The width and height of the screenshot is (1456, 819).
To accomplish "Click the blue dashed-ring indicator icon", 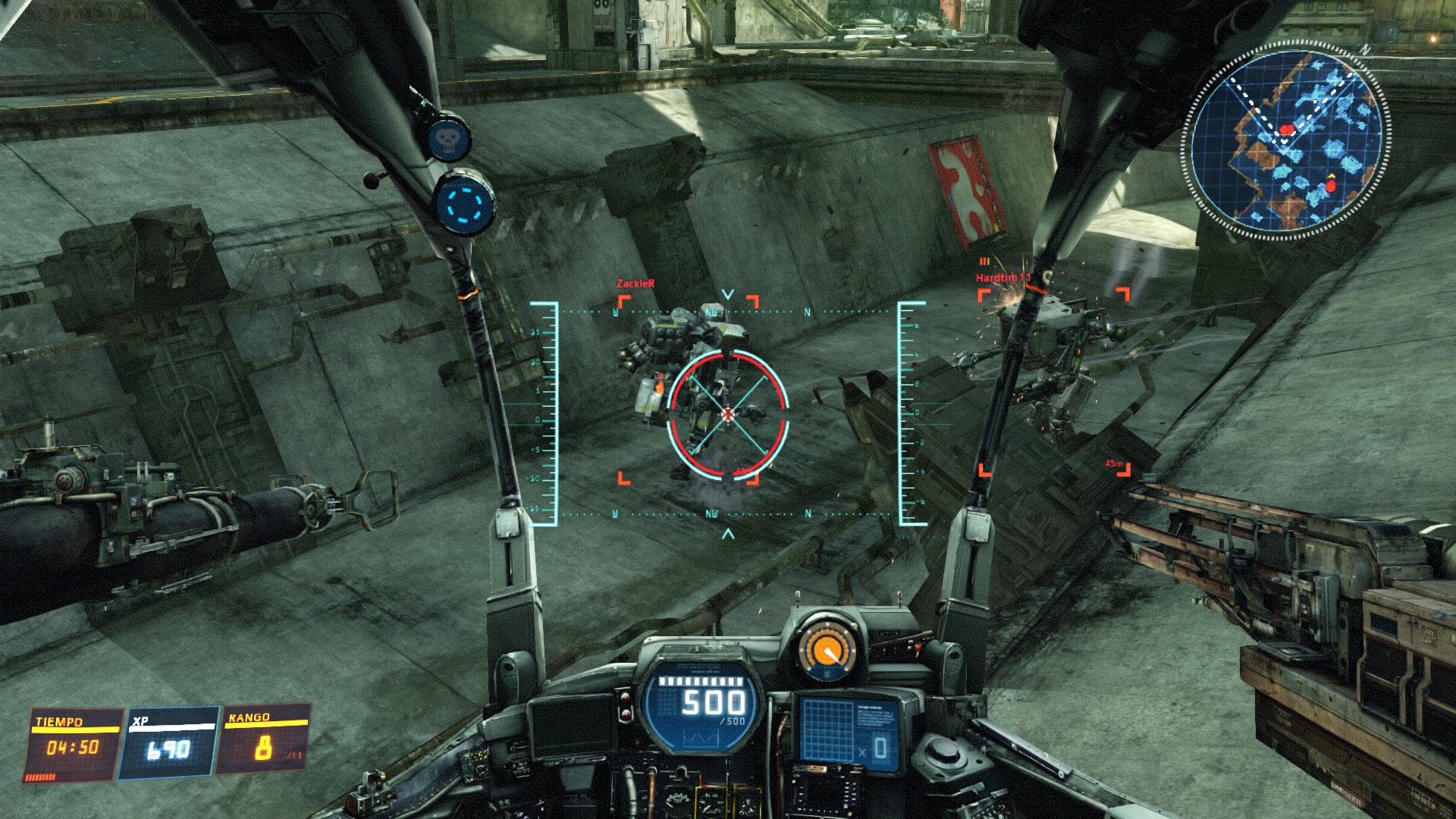I will 464,203.
